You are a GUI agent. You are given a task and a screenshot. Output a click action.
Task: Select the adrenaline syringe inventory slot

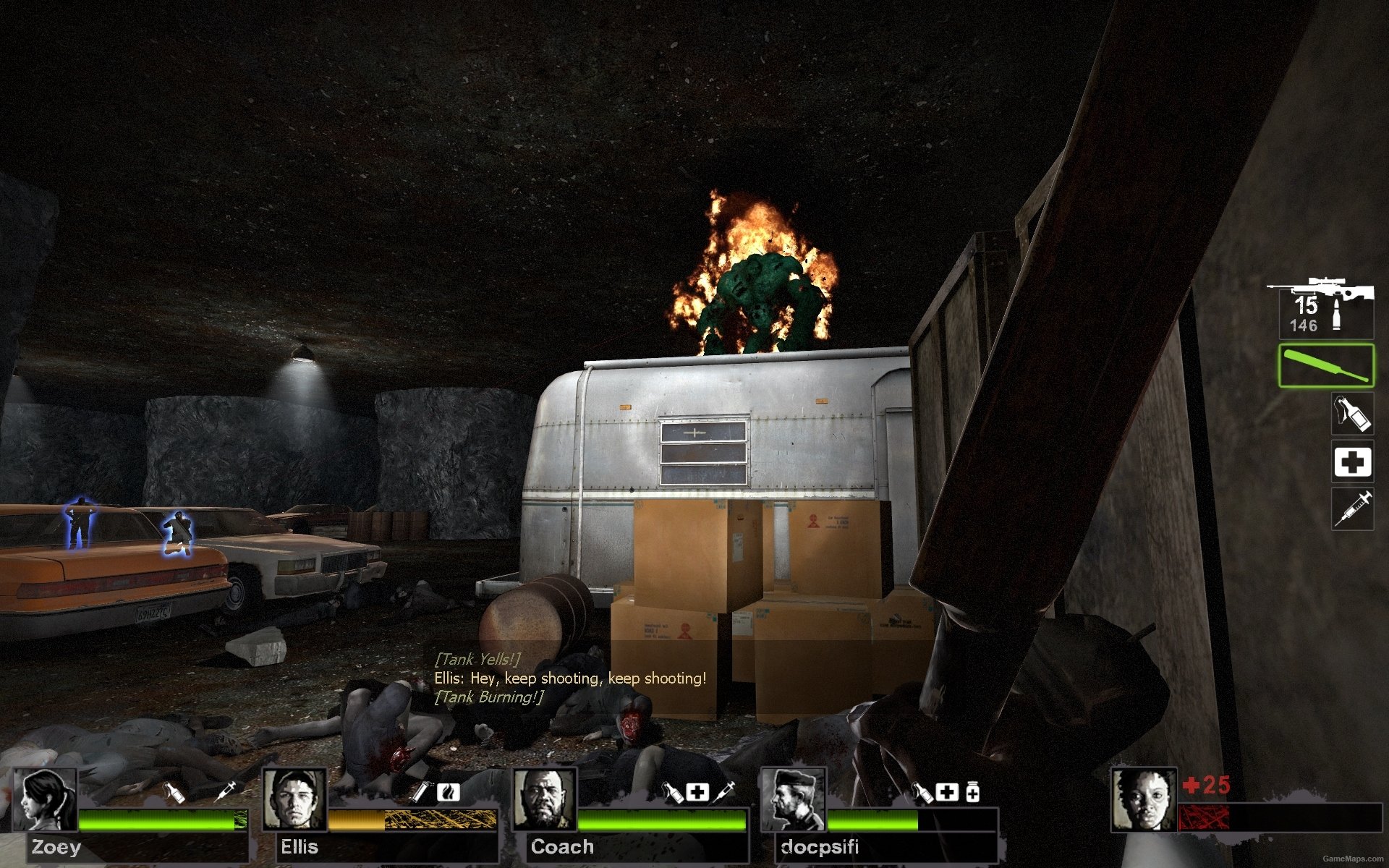pos(1352,509)
